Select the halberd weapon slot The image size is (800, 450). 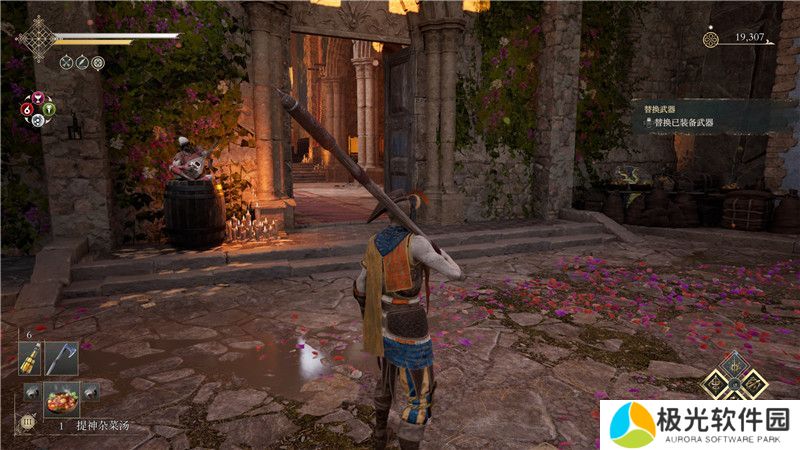click(x=60, y=358)
